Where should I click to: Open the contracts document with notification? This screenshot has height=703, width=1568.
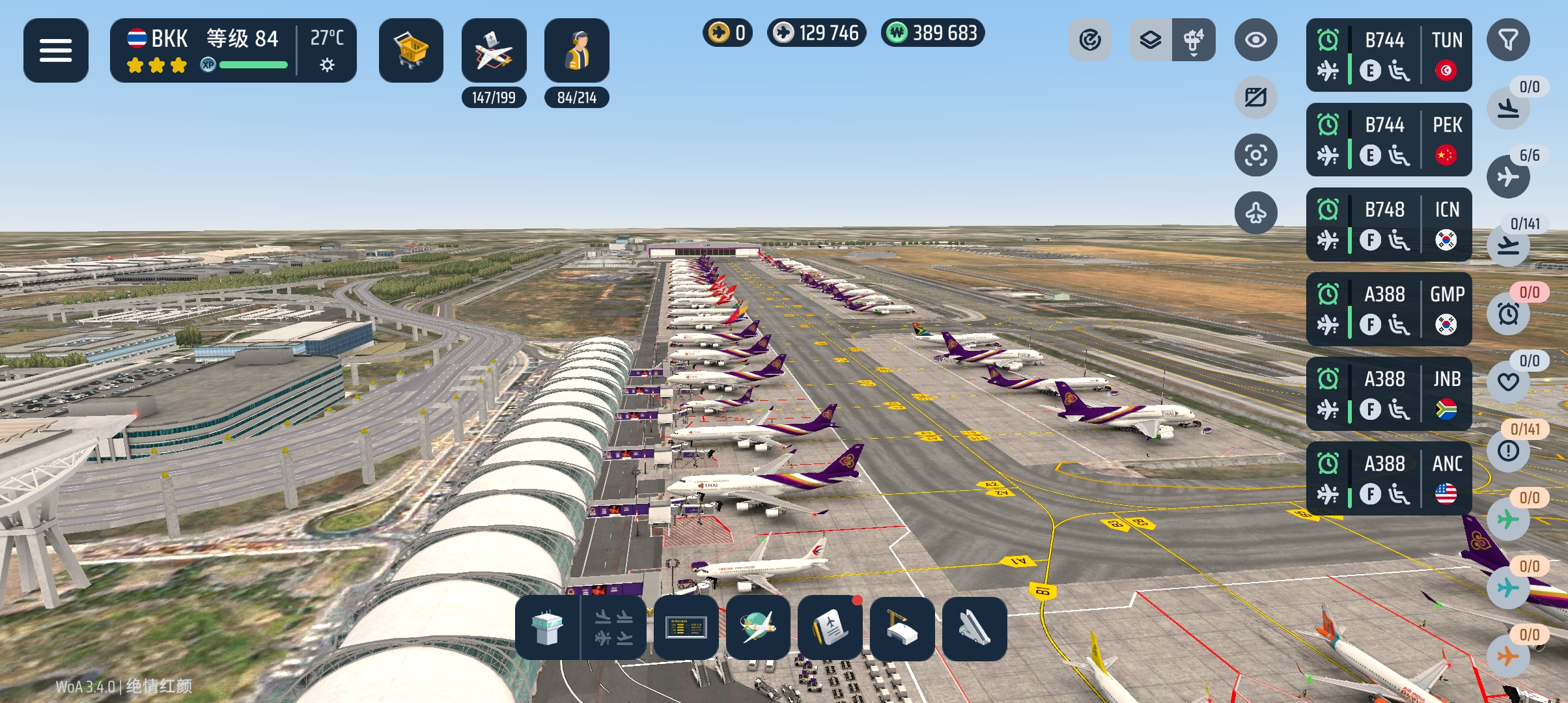coord(830,628)
